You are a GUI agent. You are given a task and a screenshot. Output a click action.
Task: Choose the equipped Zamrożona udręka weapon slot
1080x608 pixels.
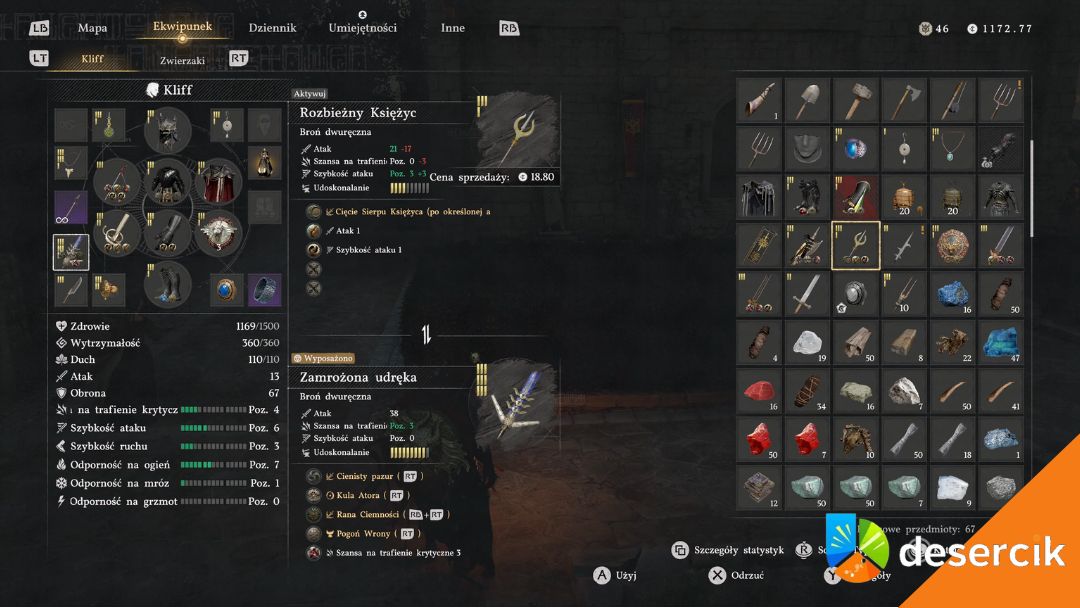click(x=71, y=252)
